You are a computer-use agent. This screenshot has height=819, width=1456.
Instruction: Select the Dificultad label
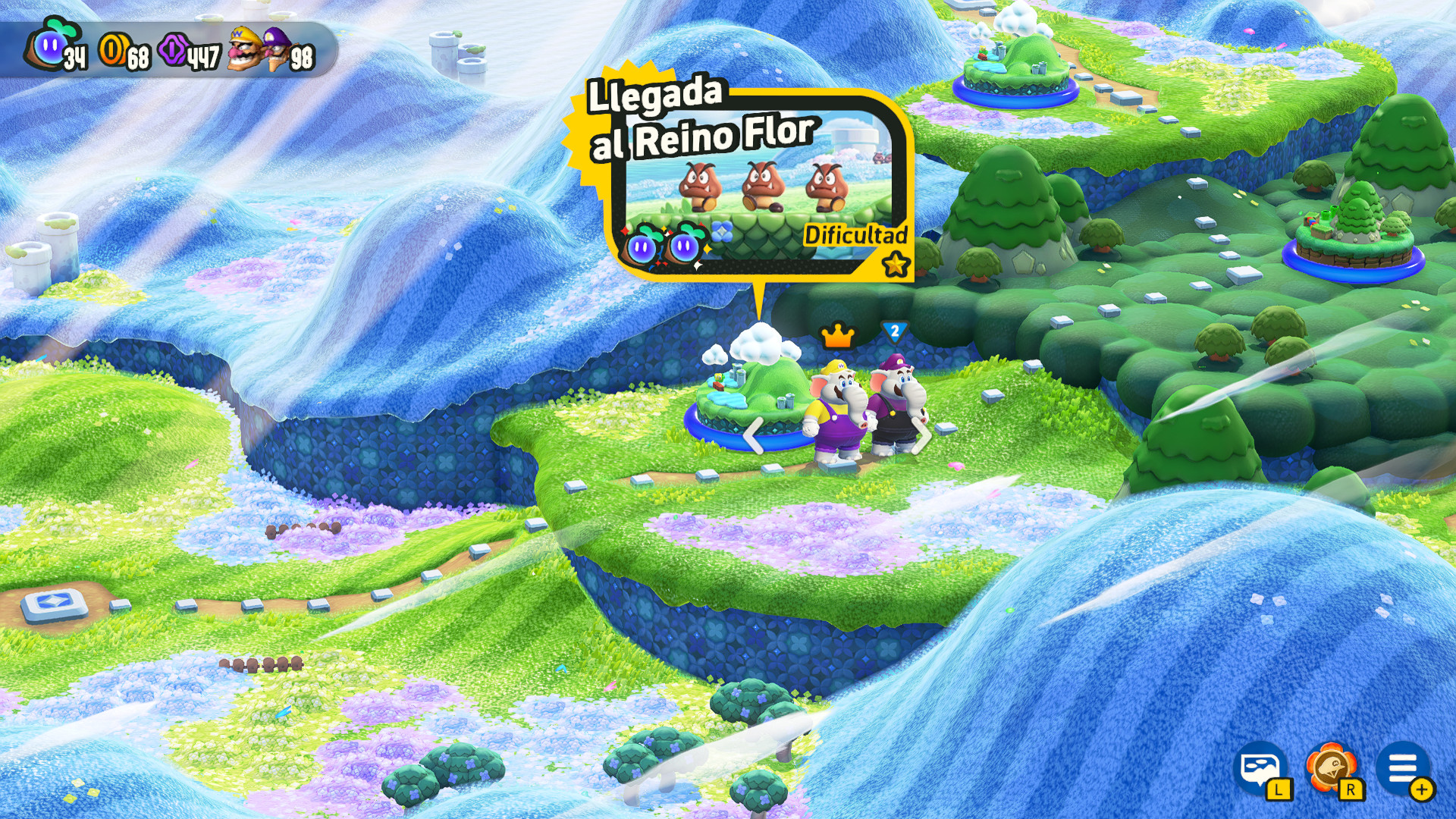click(x=855, y=236)
